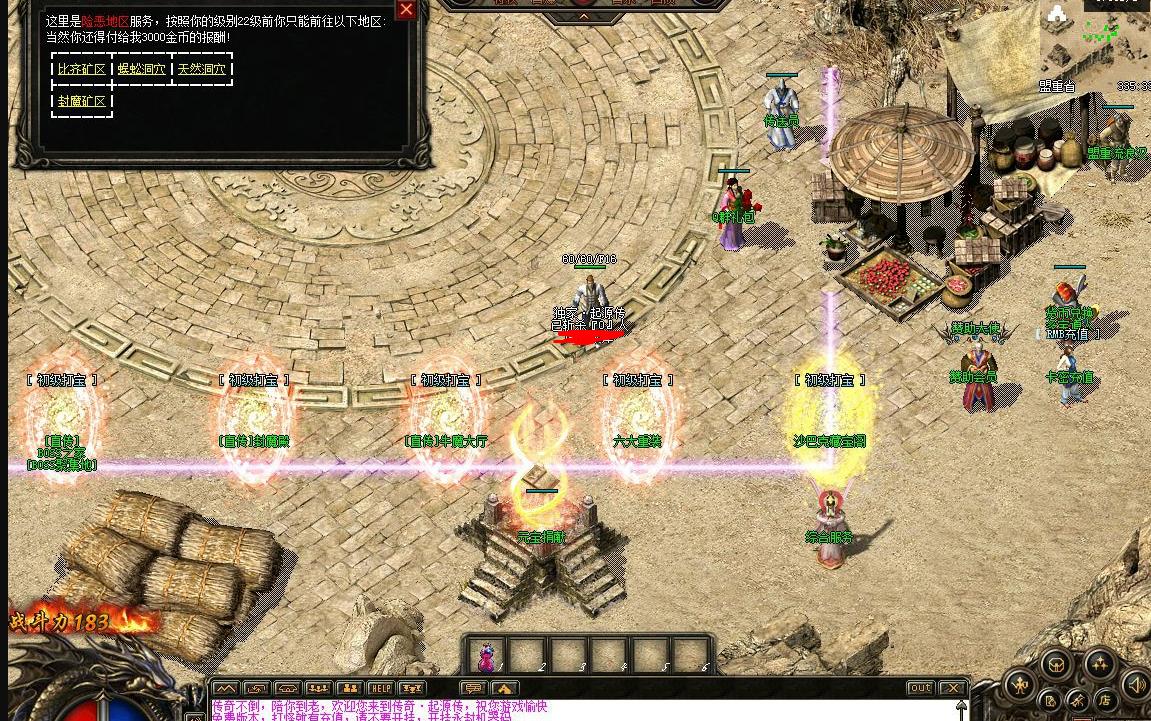Toggle the sound speaker icon

coord(1135,685)
